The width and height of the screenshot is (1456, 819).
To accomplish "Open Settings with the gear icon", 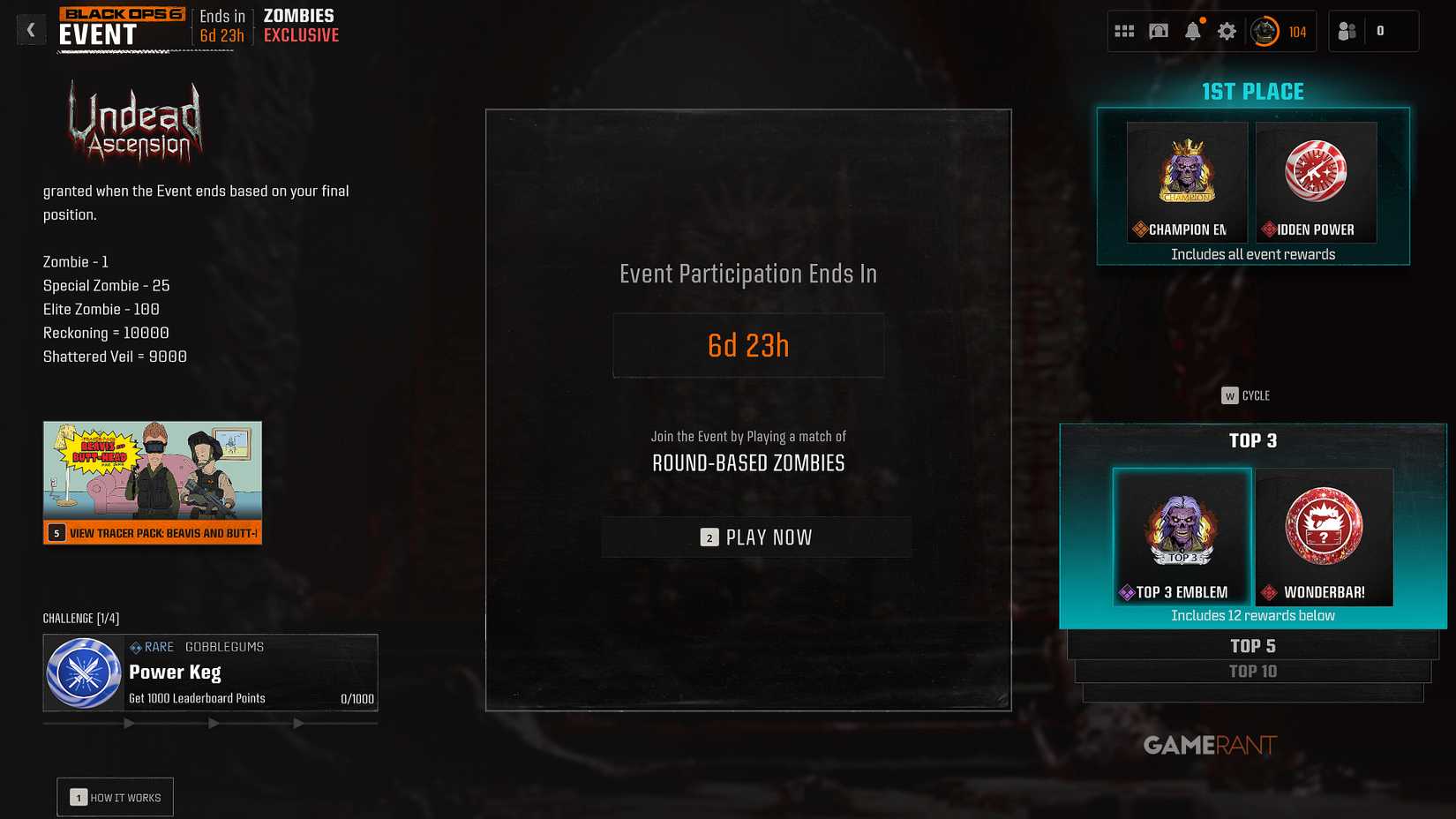I will (x=1227, y=29).
